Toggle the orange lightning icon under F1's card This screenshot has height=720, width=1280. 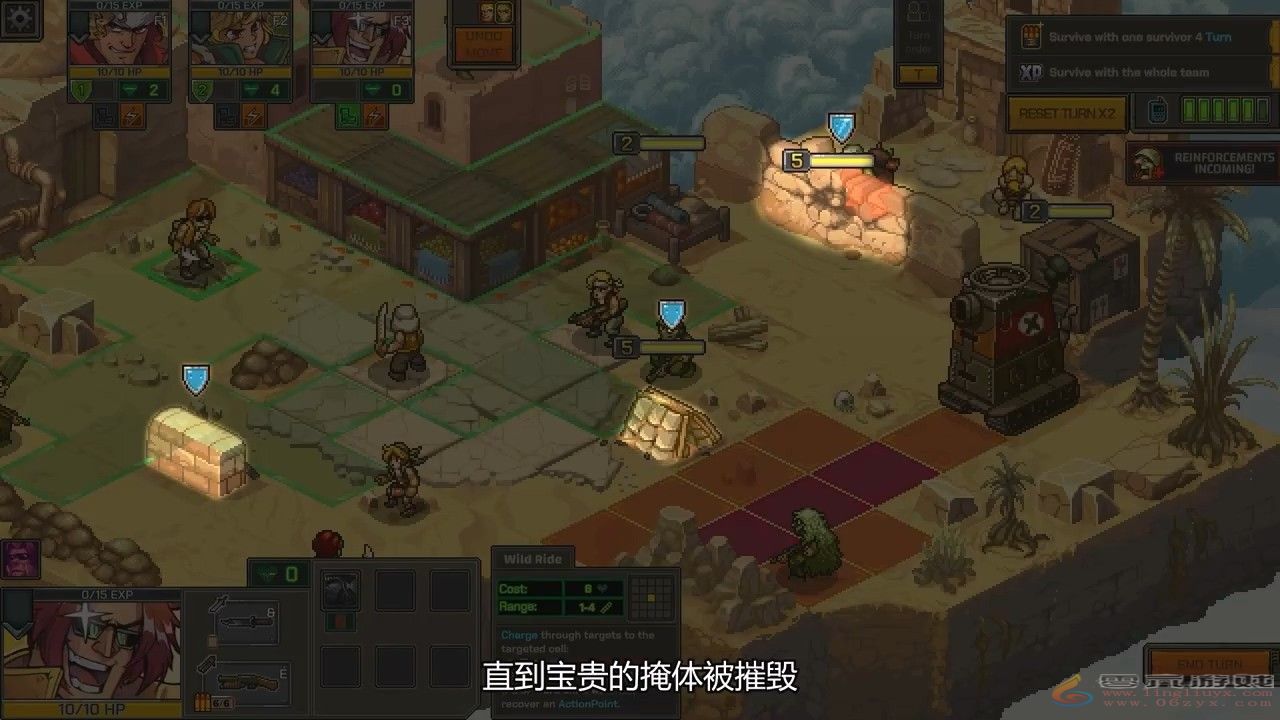132,114
